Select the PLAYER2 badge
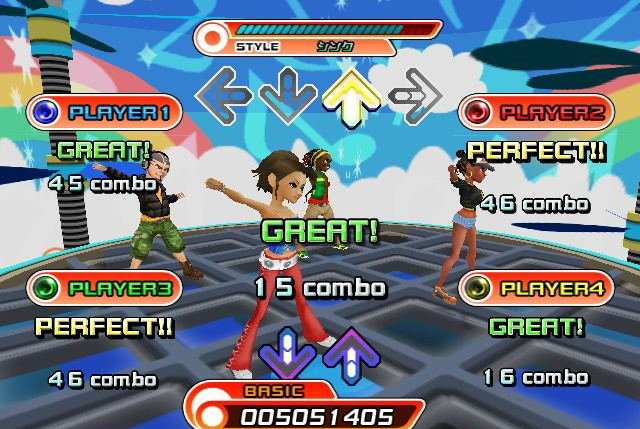This screenshot has height=429, width=640. (x=536, y=112)
